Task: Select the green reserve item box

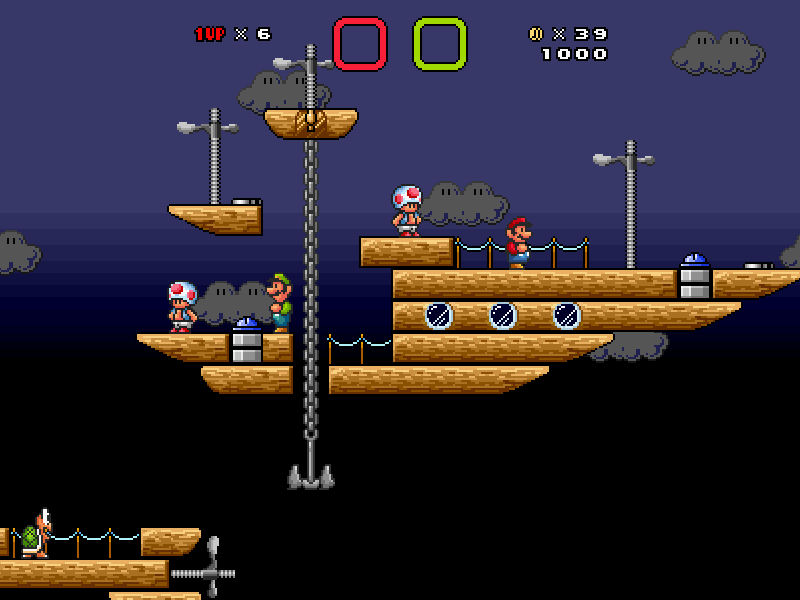Action: coord(440,44)
